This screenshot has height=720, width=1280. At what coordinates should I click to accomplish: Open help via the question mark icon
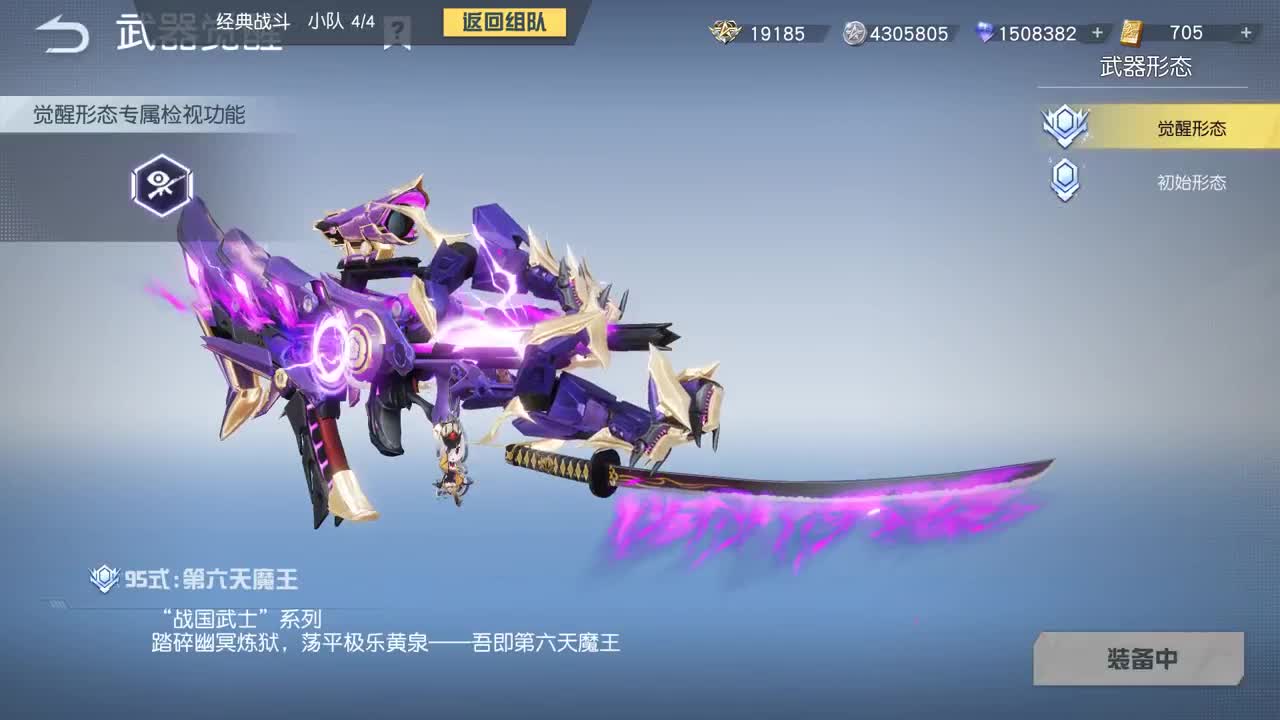coord(399,29)
